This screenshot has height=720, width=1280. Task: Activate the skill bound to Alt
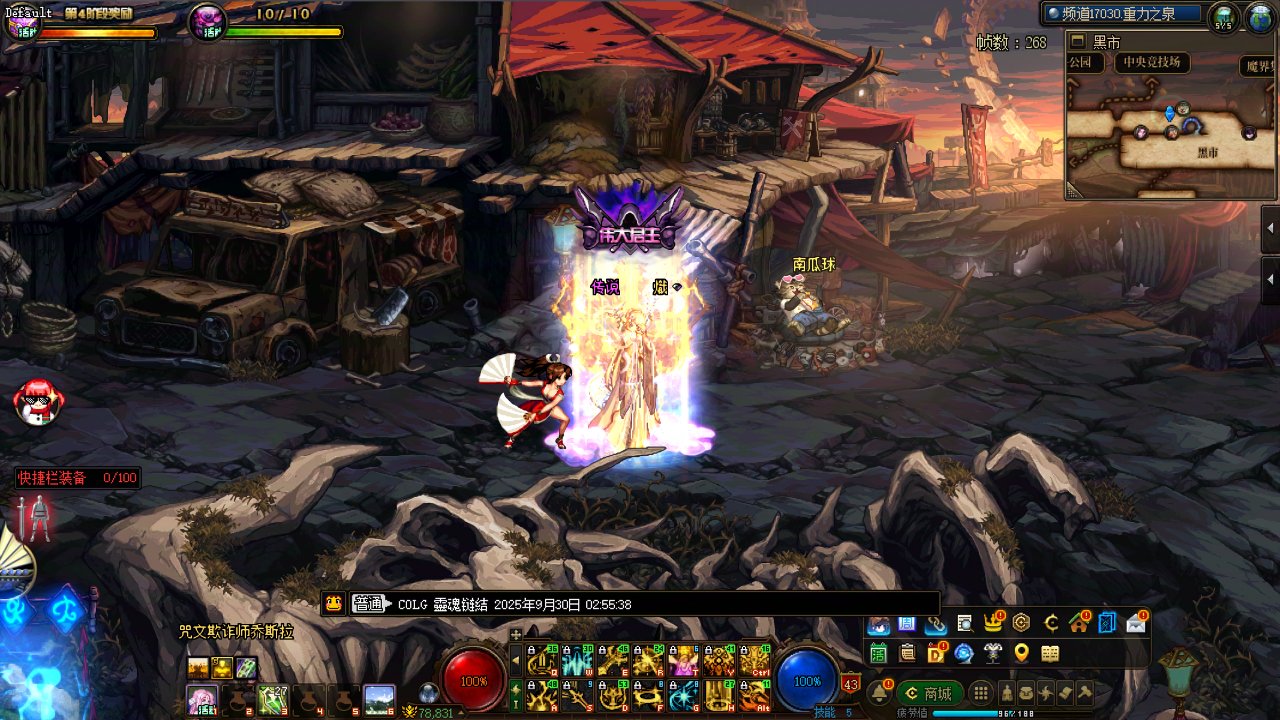click(755, 694)
